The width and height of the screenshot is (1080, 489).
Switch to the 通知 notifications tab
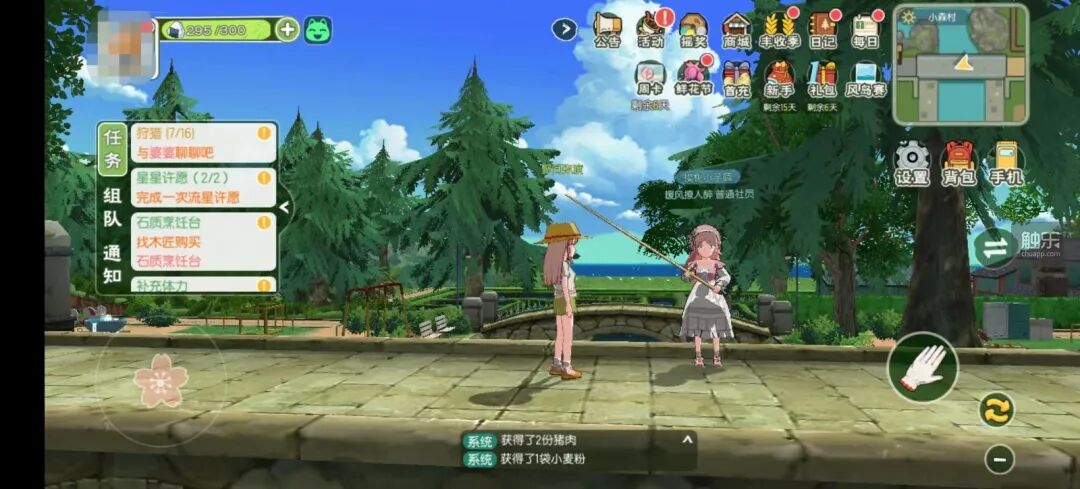pos(112,264)
